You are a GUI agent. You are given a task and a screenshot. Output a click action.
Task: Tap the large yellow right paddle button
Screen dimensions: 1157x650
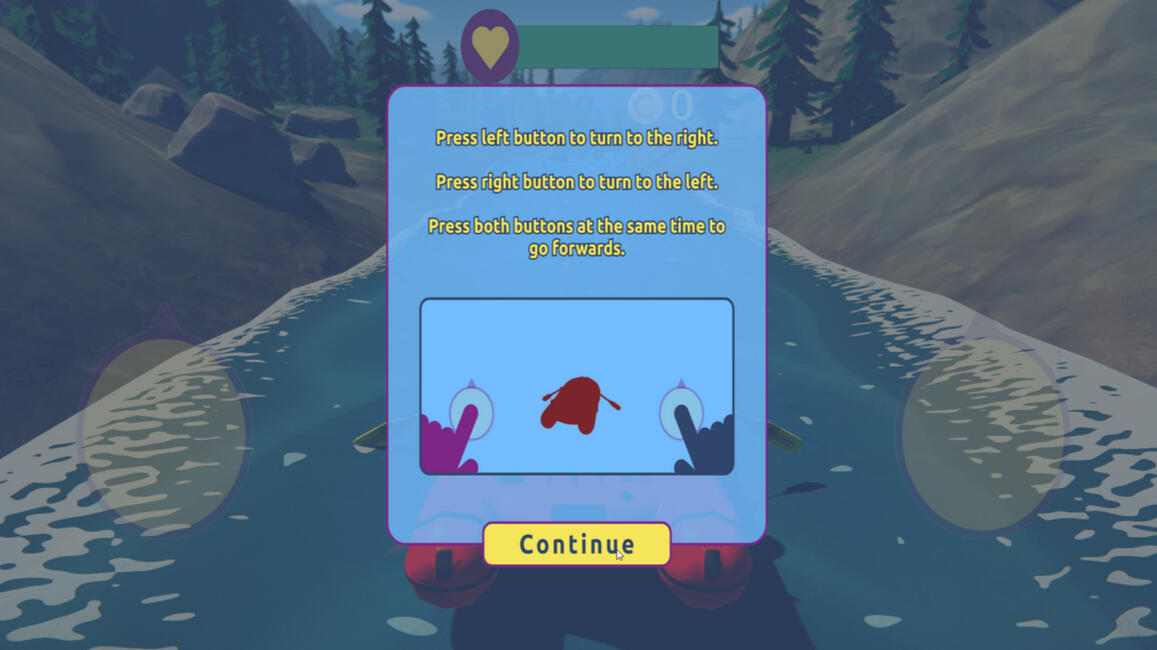982,432
